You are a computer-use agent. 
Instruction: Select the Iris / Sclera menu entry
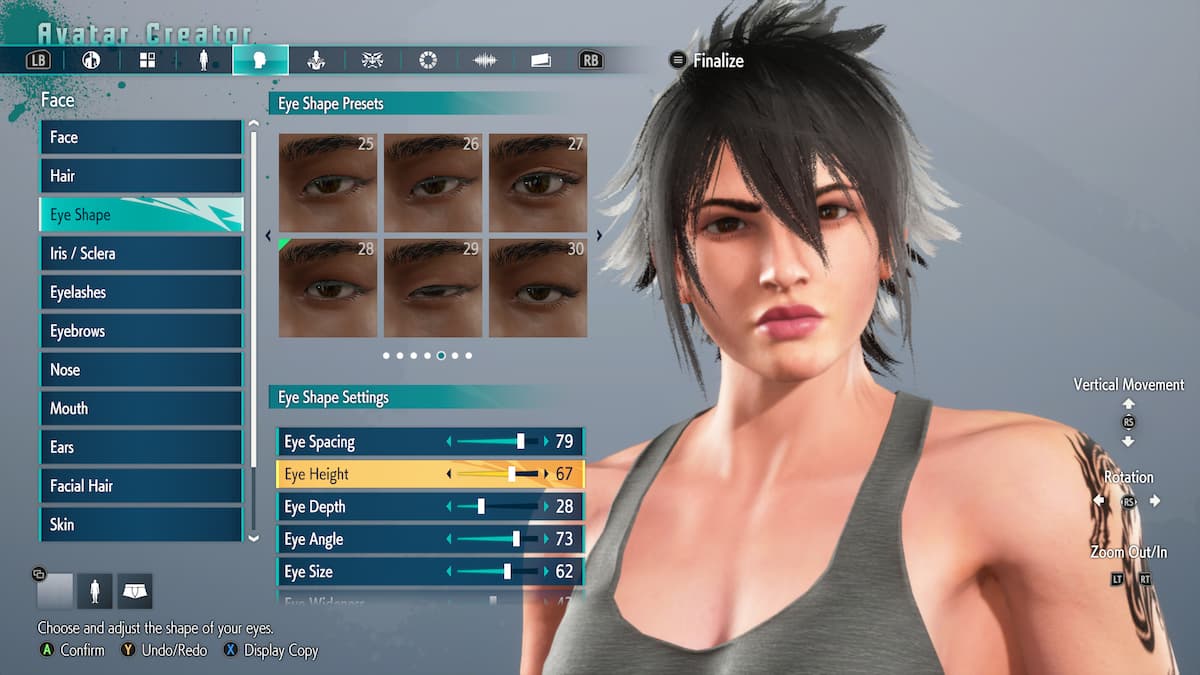pos(140,254)
